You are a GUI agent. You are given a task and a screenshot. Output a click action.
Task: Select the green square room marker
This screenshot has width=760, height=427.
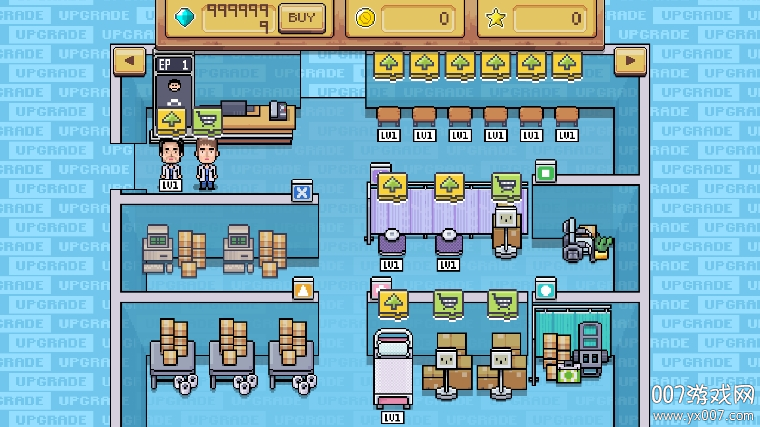545,172
